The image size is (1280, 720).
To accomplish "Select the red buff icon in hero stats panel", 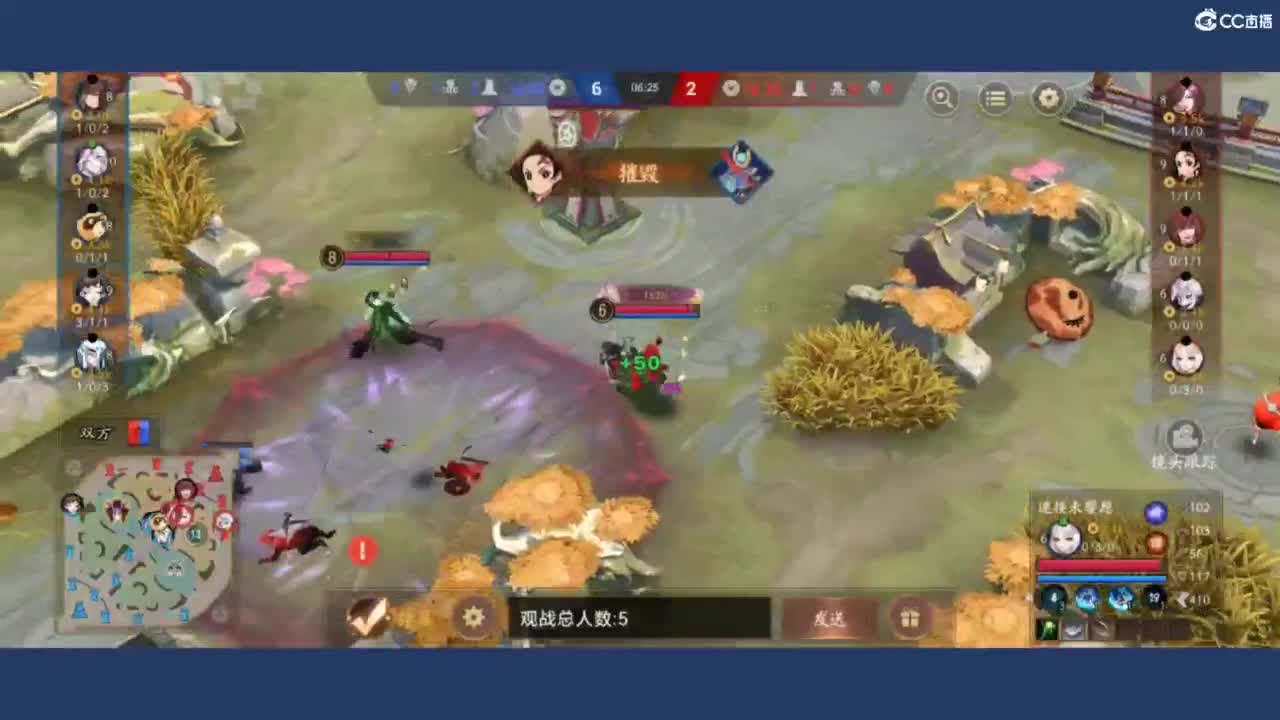I will [1157, 540].
